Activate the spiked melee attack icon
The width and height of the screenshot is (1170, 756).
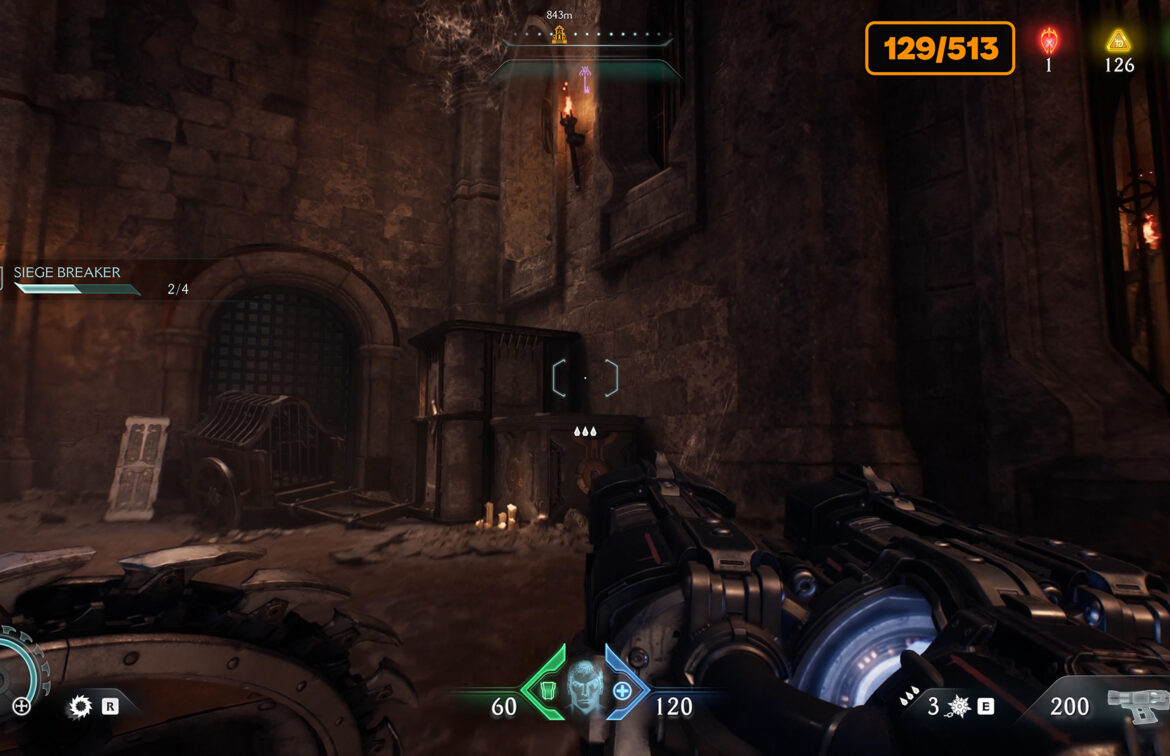(79, 707)
